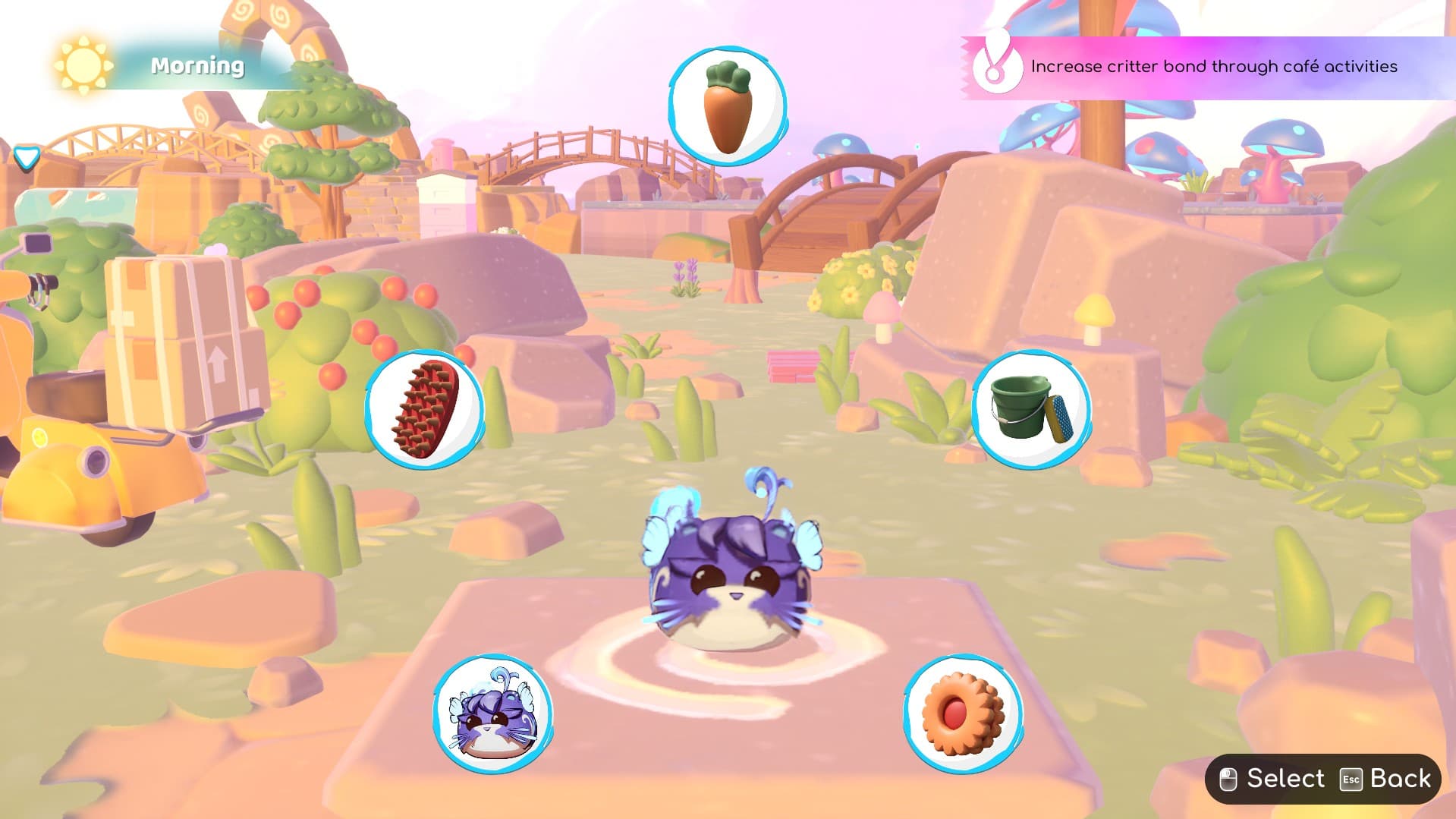Image resolution: width=1456 pixels, height=819 pixels.
Task: Open the critter bond objective tracker
Action: pos(1206,67)
